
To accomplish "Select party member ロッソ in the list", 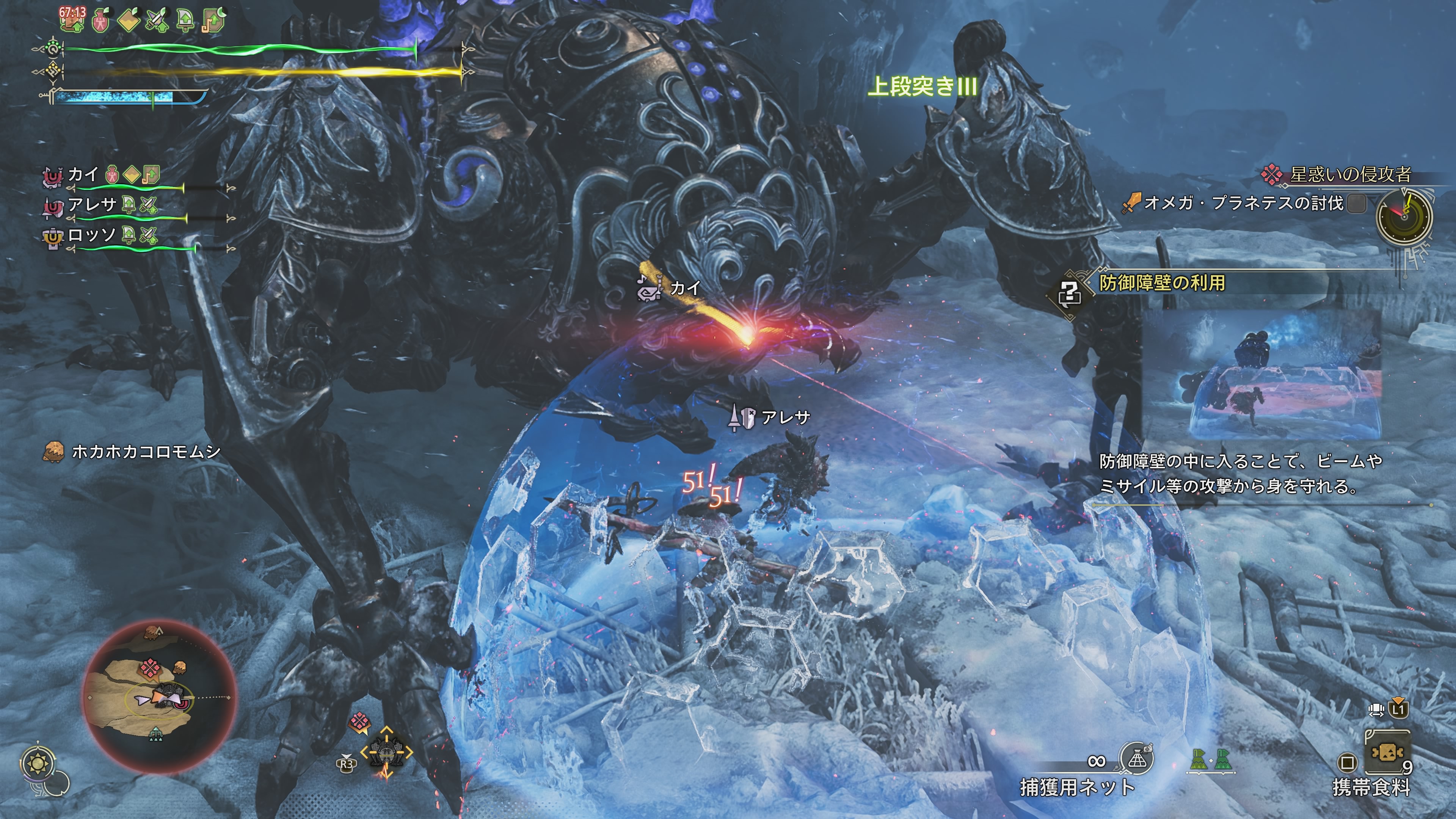I will pyautogui.click(x=91, y=235).
